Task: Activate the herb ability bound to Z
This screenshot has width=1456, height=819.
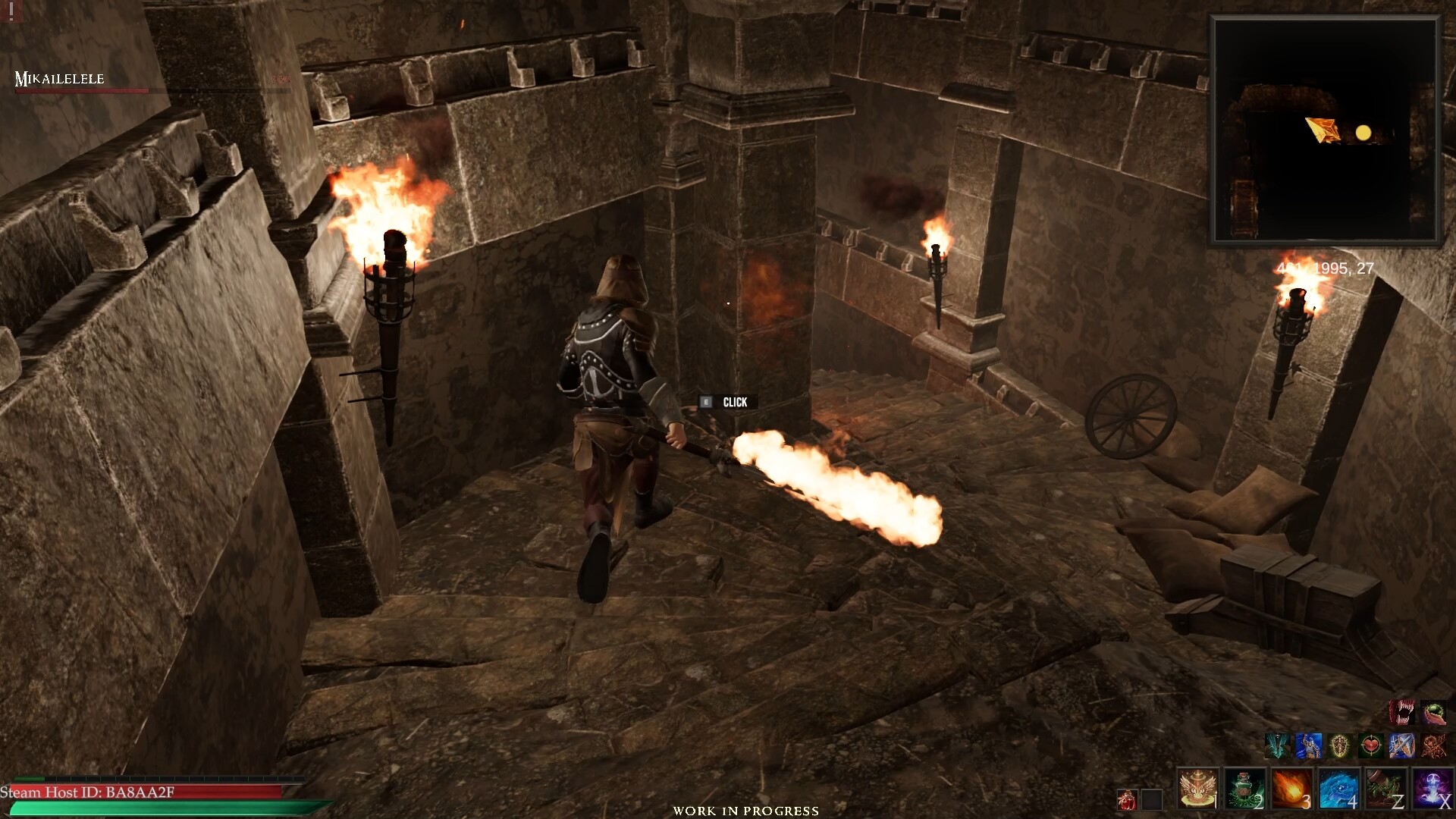Action: (x=1385, y=789)
